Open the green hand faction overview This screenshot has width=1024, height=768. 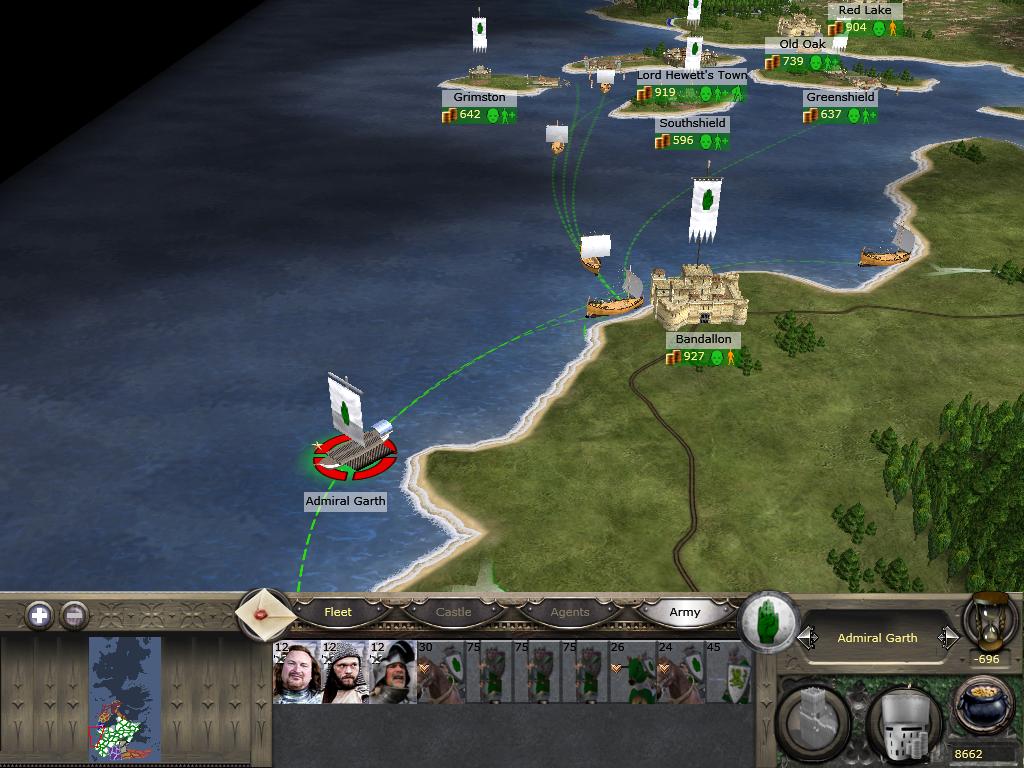pos(768,621)
